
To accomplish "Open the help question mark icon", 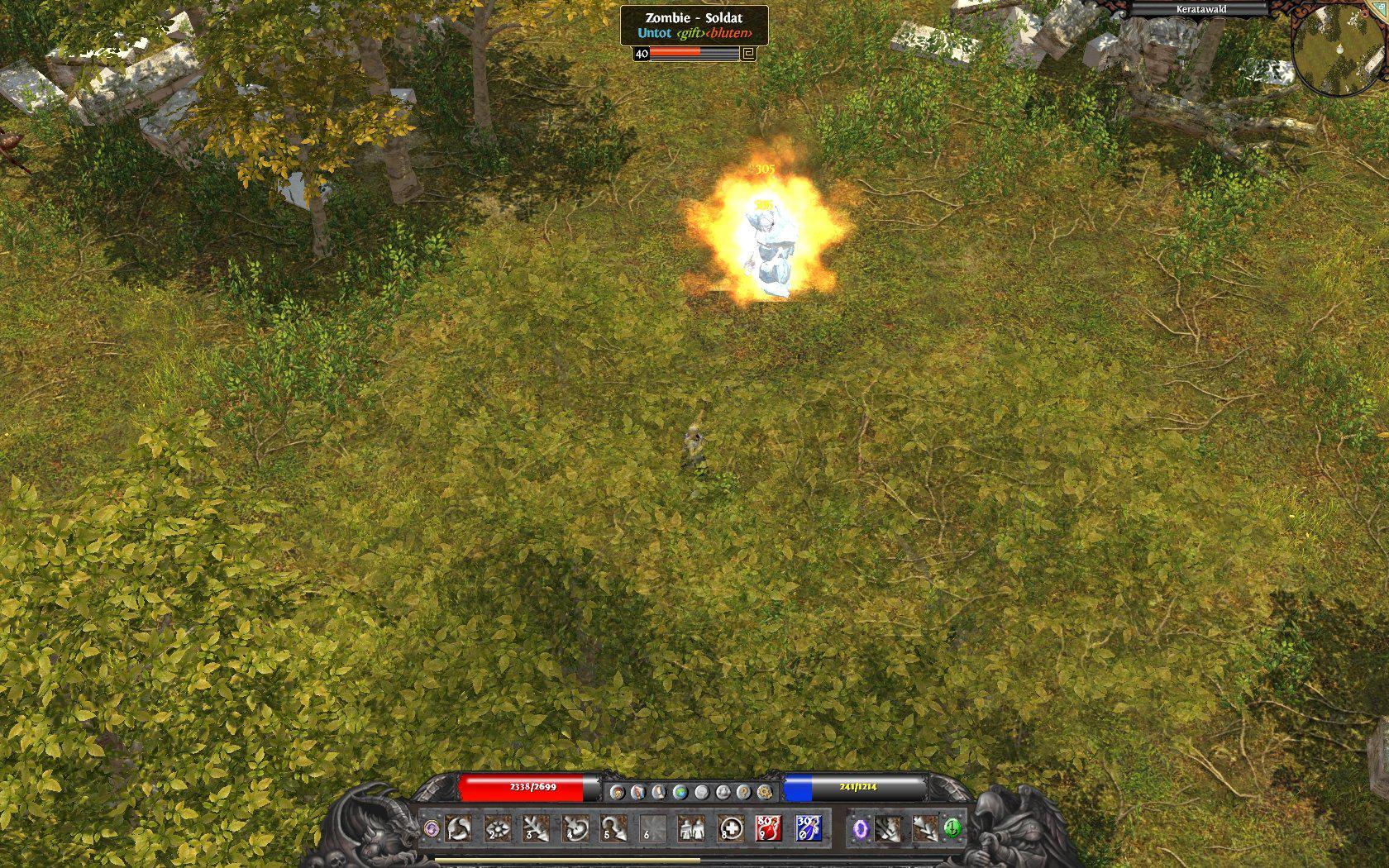I will pos(744,792).
